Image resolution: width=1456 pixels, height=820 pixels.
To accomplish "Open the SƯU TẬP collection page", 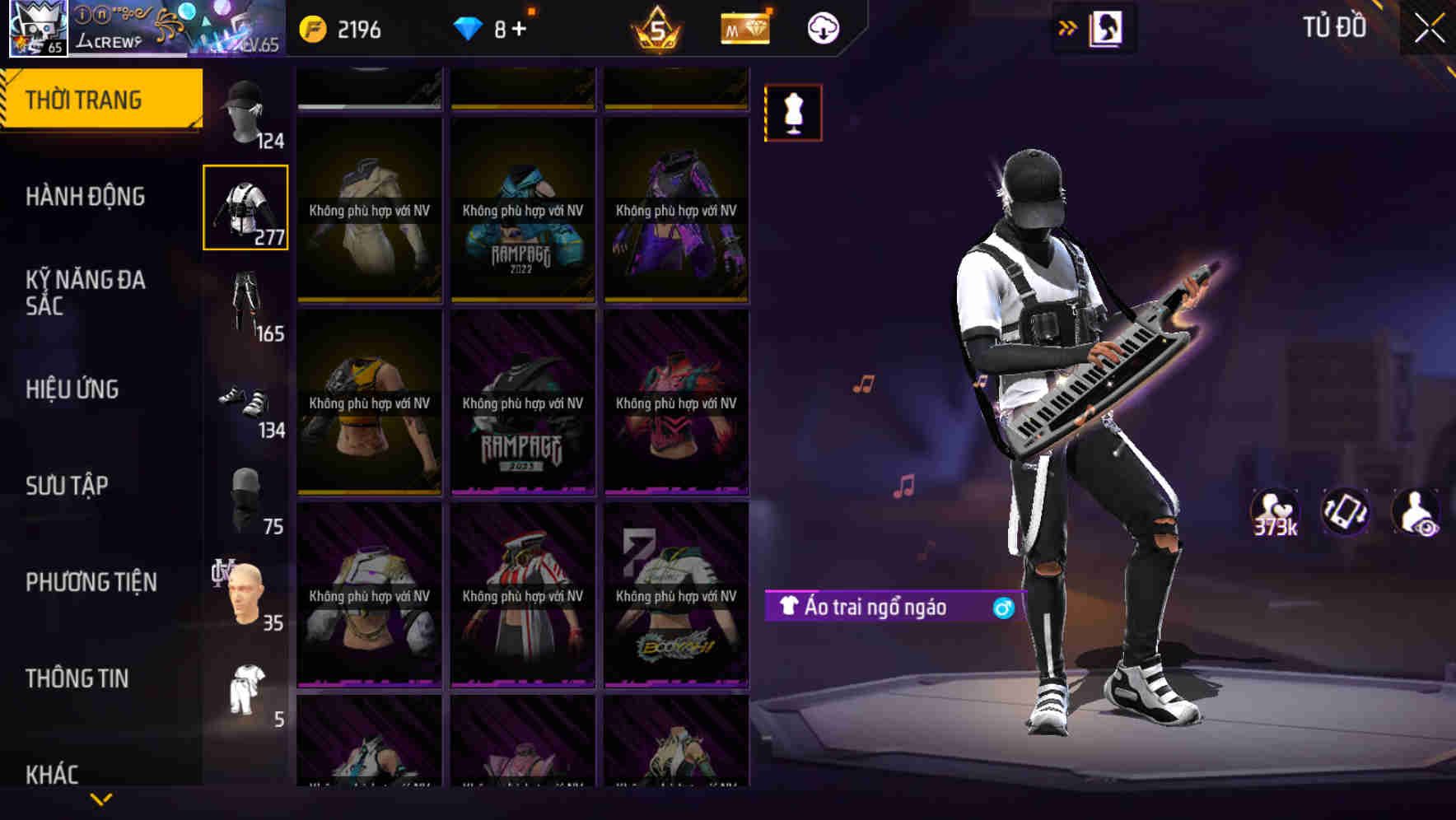I will tap(66, 486).
